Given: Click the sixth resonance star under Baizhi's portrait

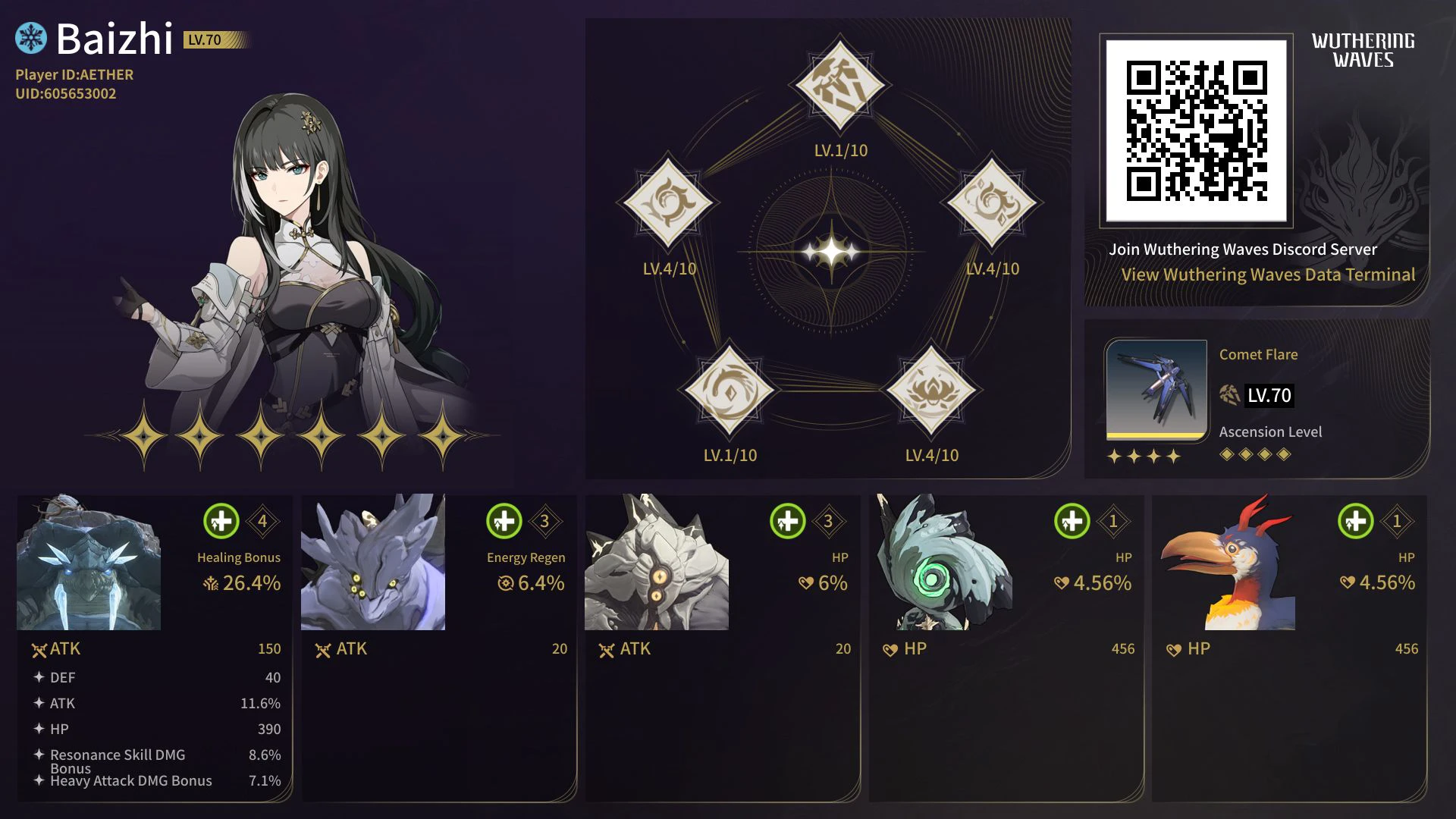Looking at the screenshot, I should coord(444,436).
